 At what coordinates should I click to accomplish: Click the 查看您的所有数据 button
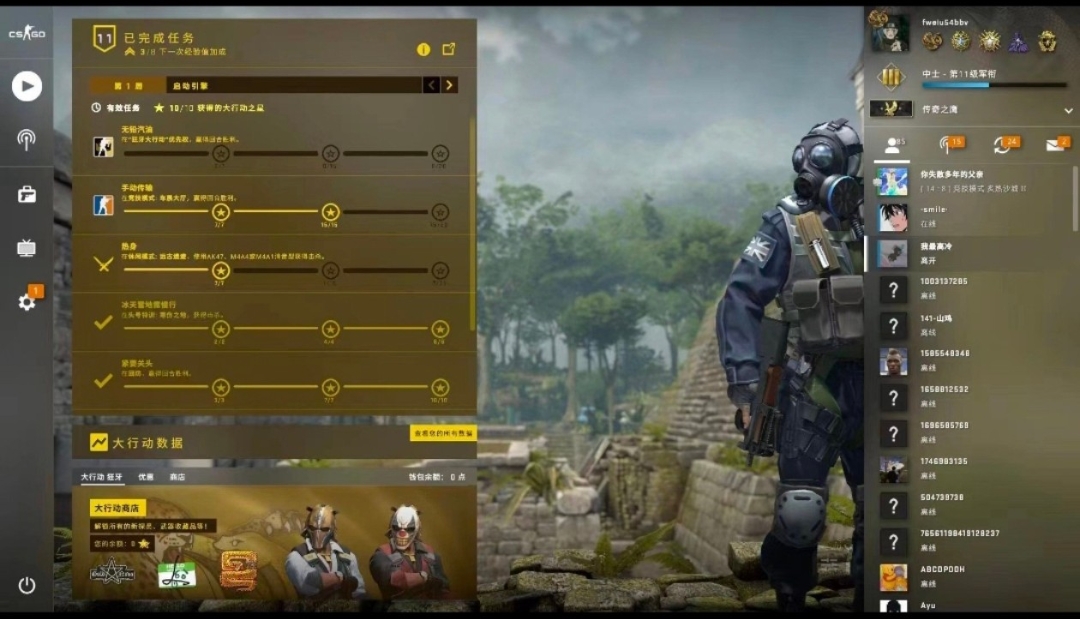442,433
